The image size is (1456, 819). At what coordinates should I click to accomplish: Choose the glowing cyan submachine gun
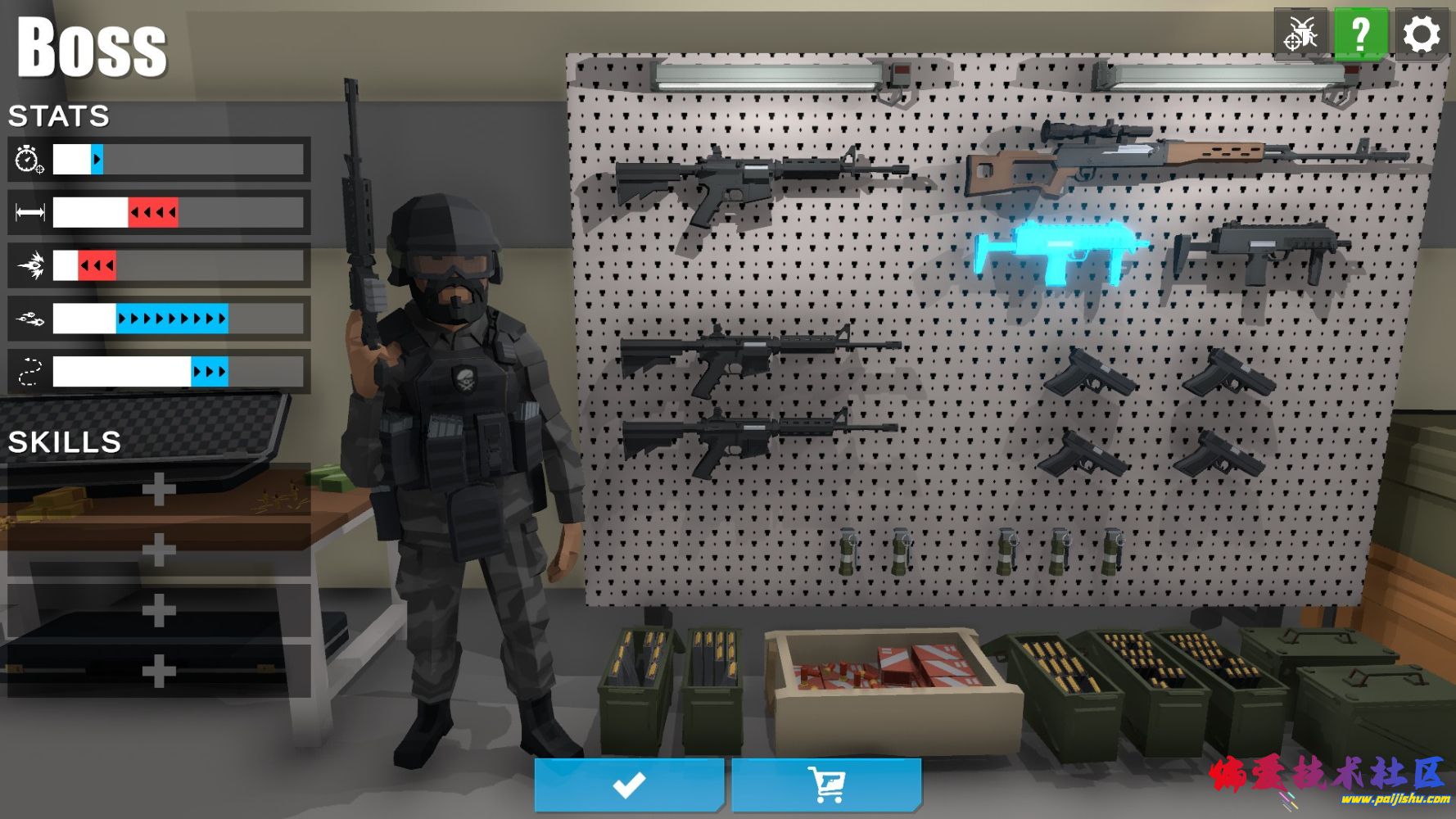pos(1056,250)
